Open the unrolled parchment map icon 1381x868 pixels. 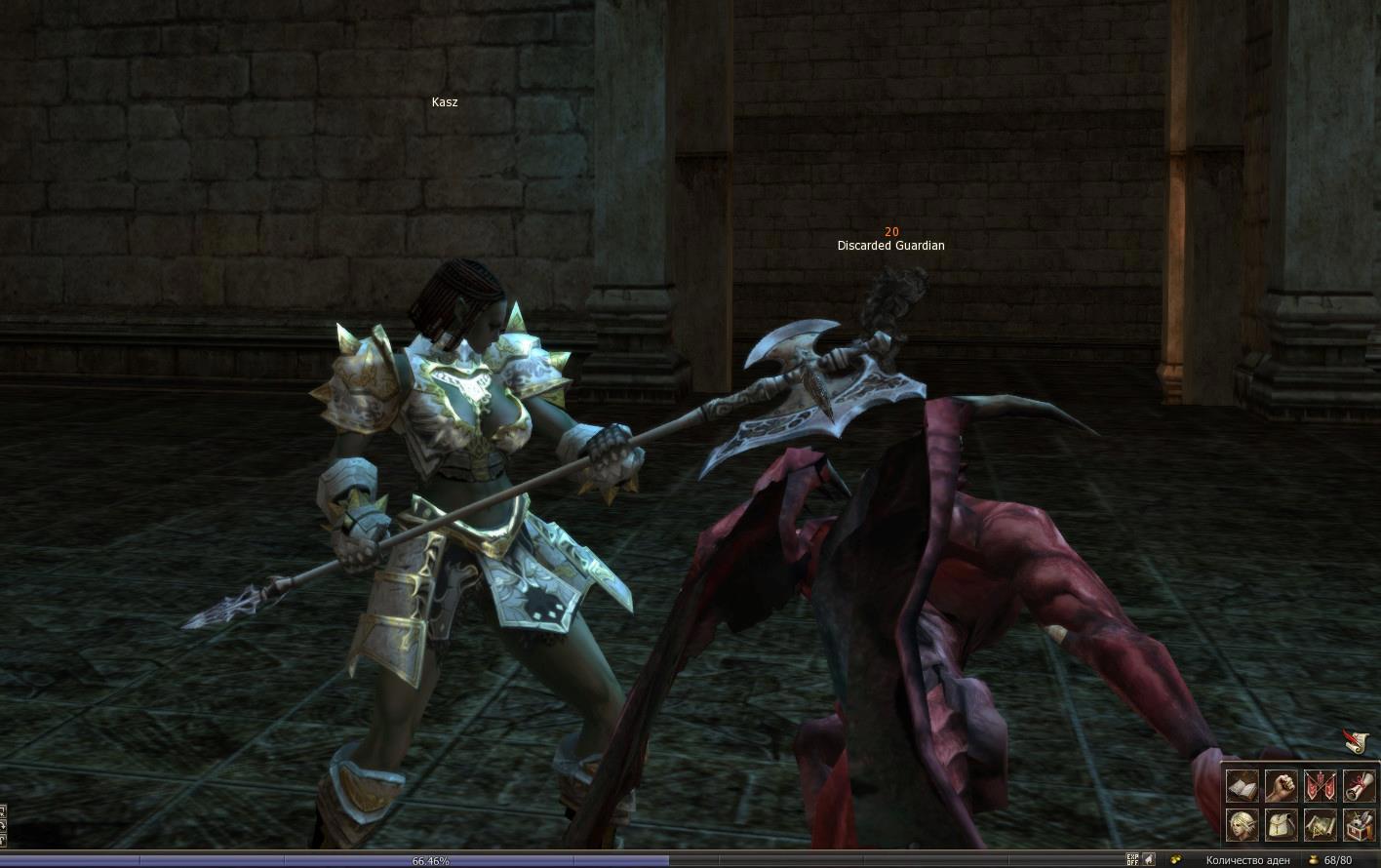point(1320,825)
